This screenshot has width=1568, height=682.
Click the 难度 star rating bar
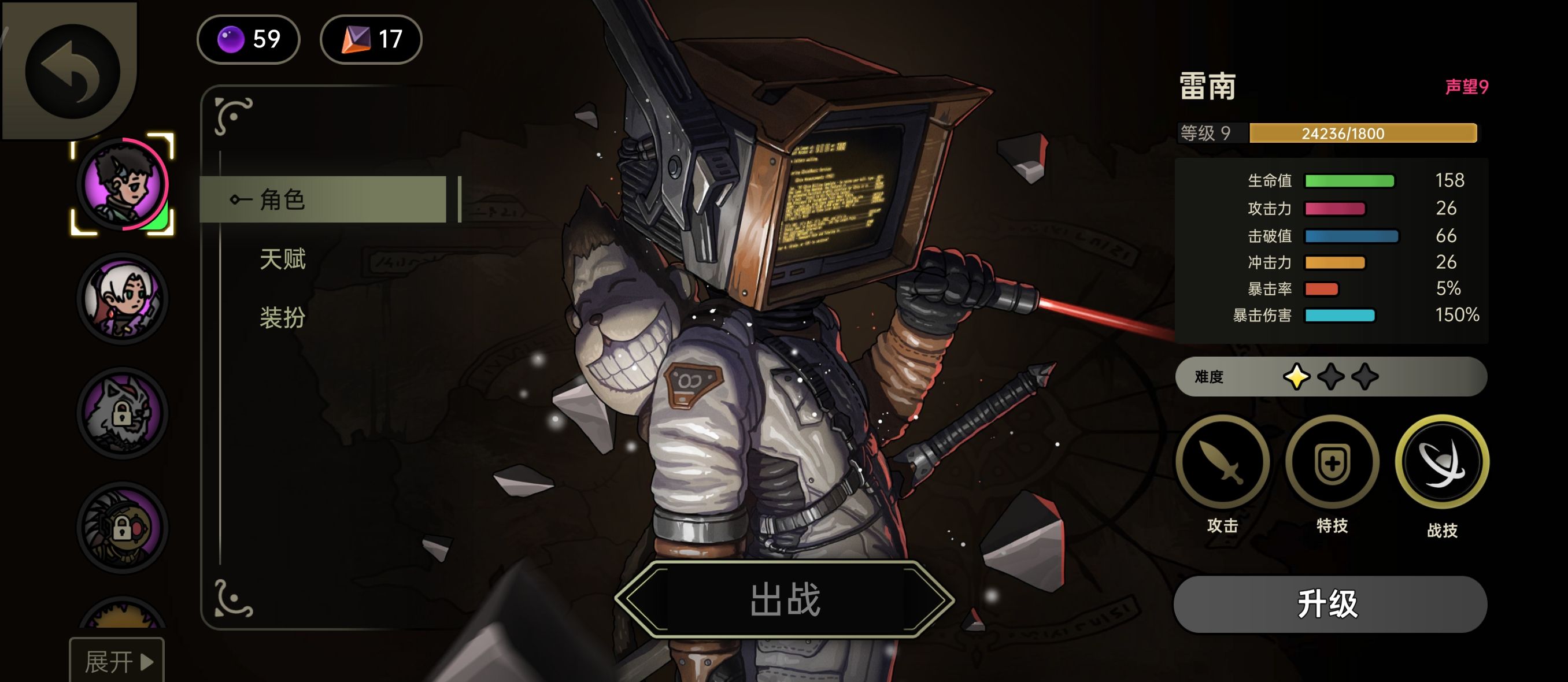click(x=1330, y=377)
